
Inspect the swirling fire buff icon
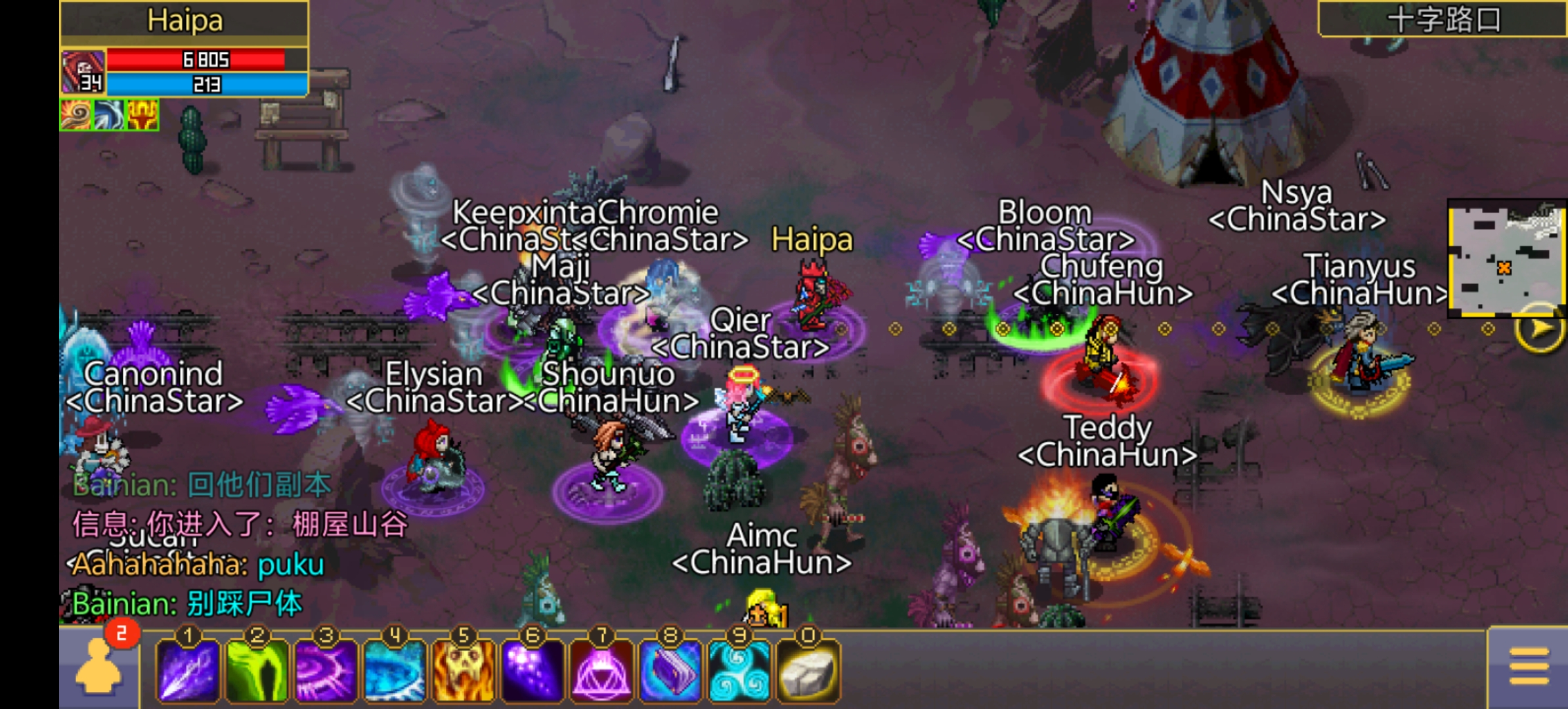click(x=76, y=115)
